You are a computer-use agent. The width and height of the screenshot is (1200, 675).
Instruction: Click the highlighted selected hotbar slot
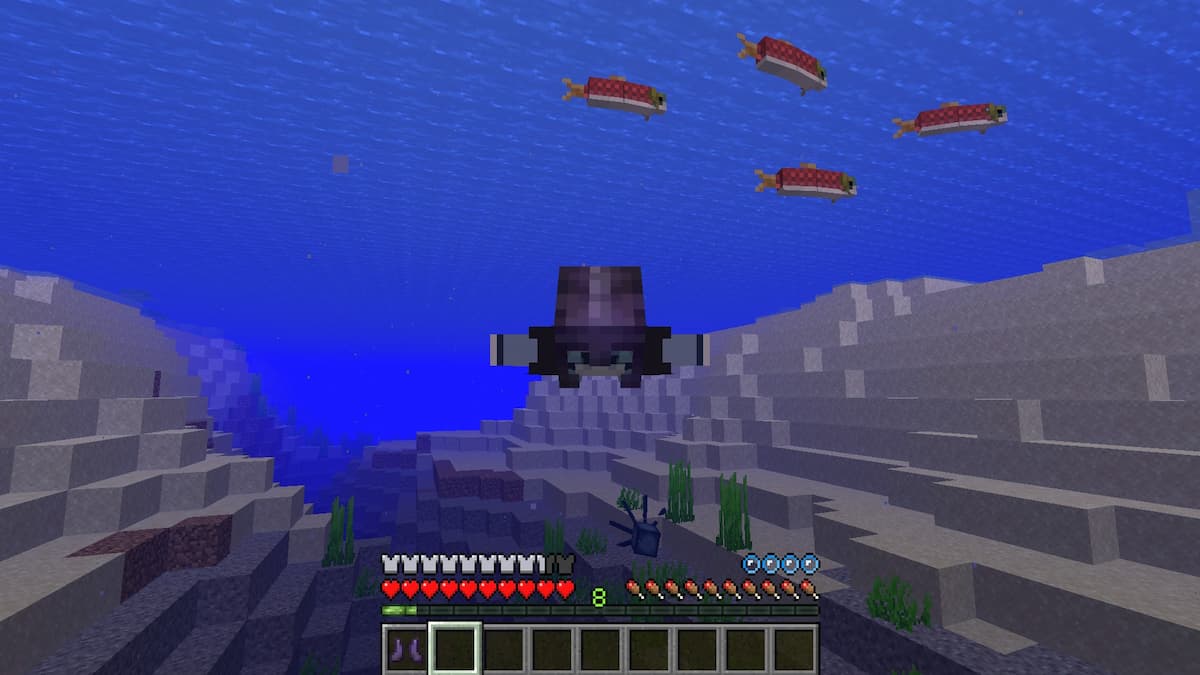(455, 648)
